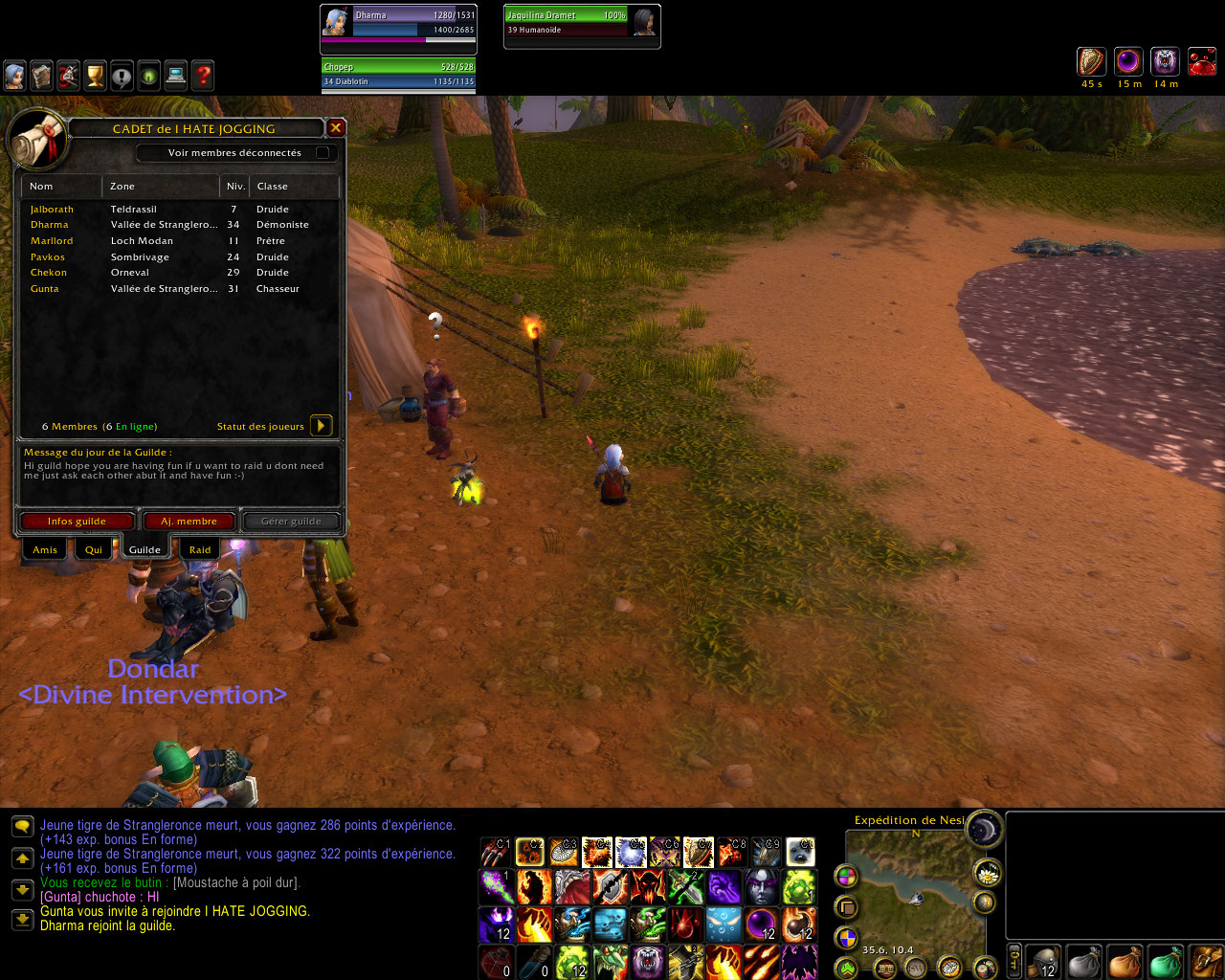Open the character portrait micro menu button
This screenshot has width=1225, height=980.
[x=14, y=76]
